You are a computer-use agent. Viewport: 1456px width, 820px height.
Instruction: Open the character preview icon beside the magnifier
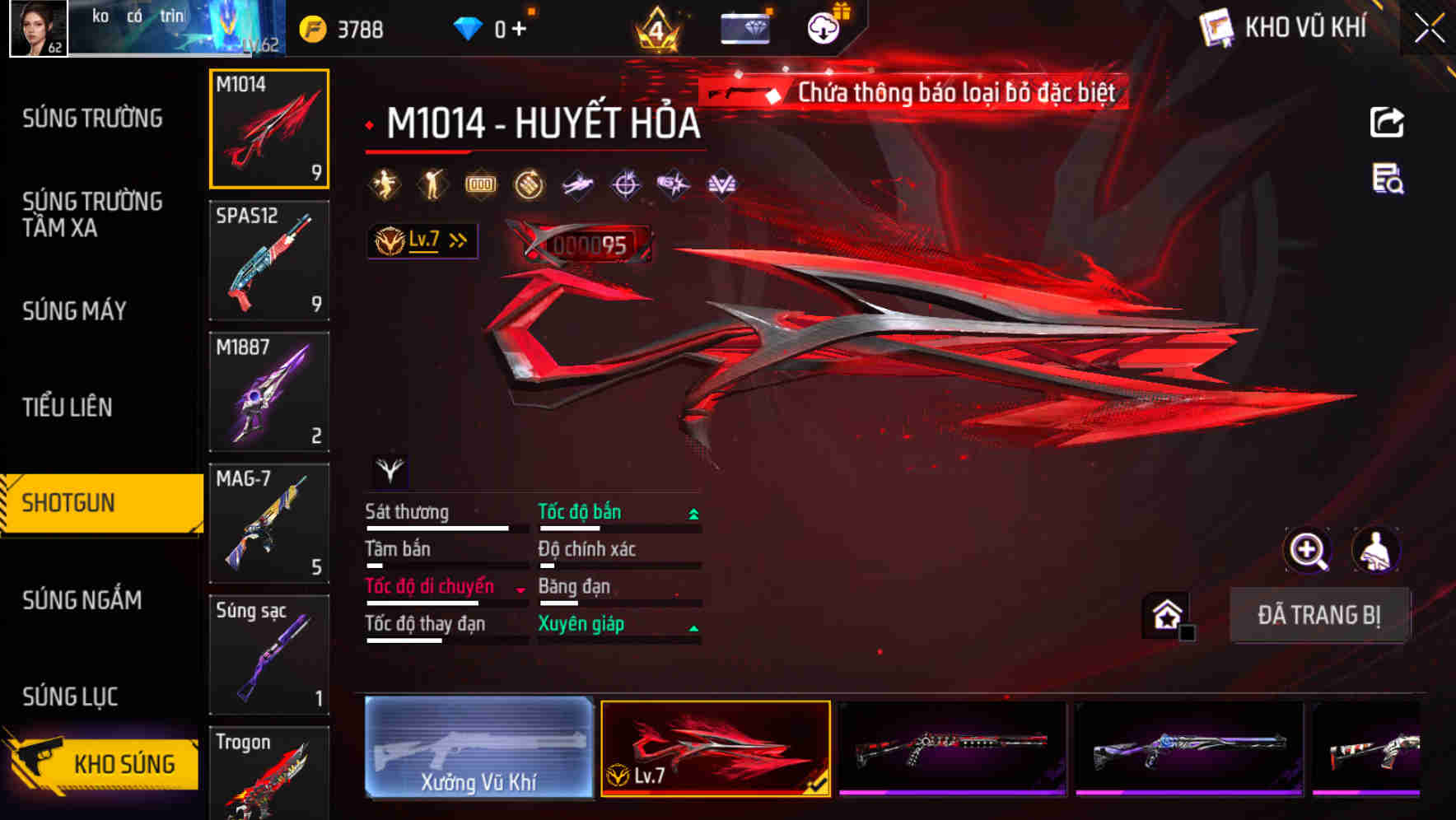click(1374, 550)
